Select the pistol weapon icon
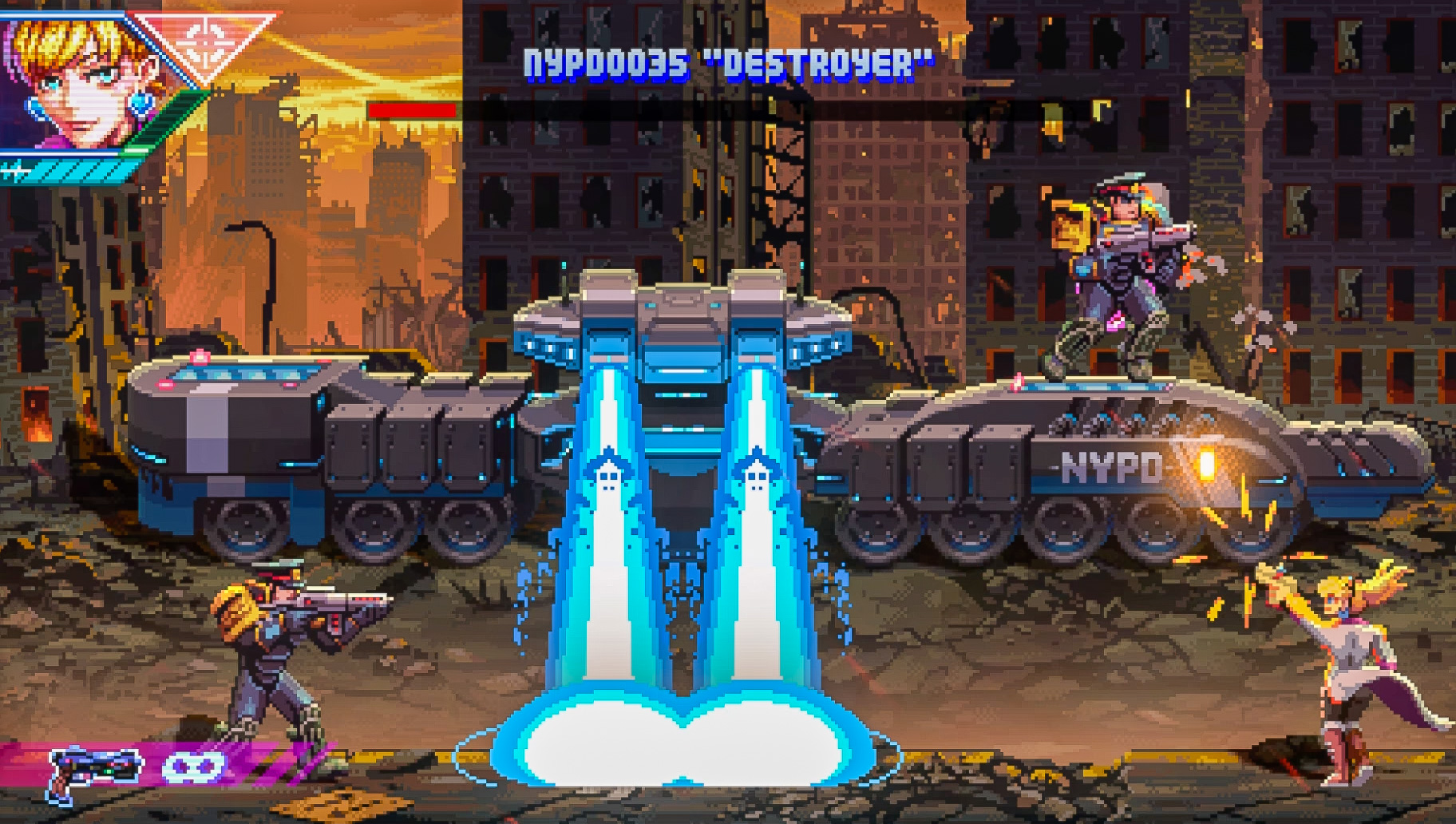The image size is (1456, 824). click(93, 771)
